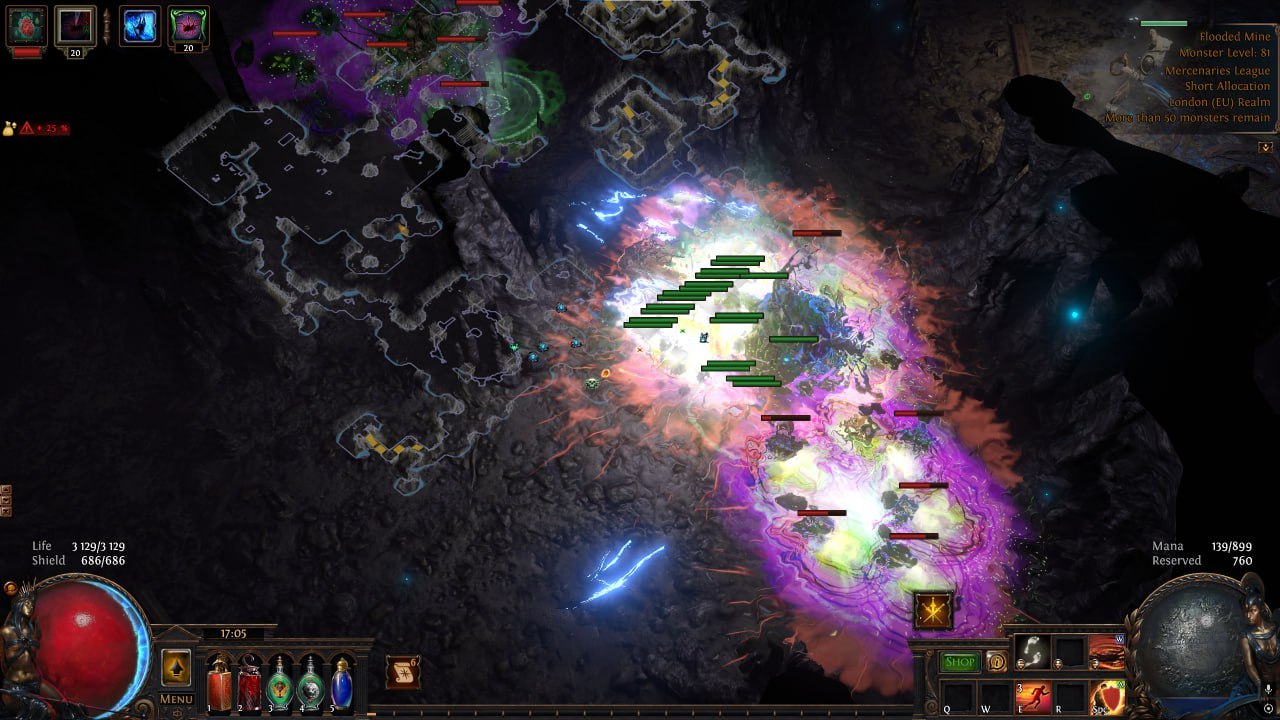Activate the red shield skill slot
Viewport: 1280px width, 720px height.
click(x=1107, y=697)
